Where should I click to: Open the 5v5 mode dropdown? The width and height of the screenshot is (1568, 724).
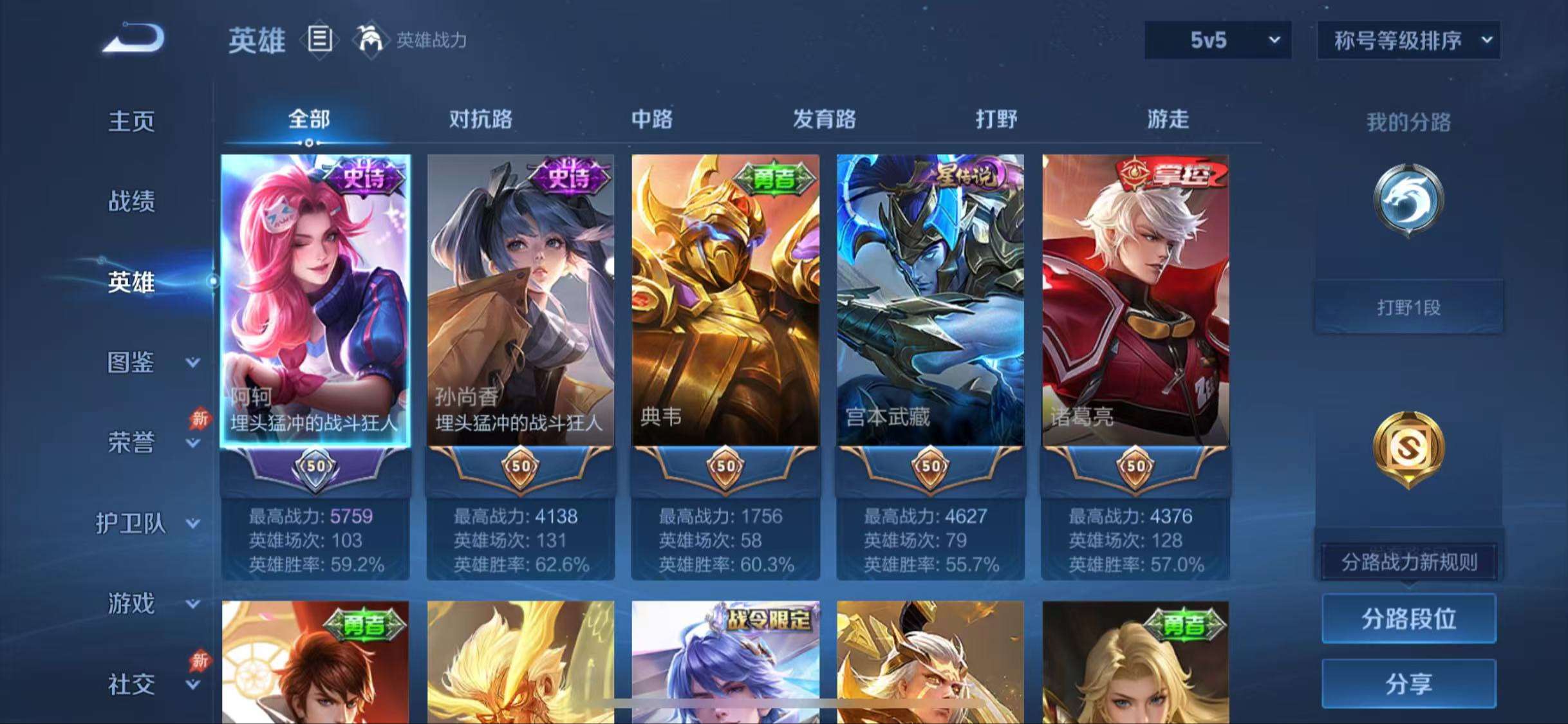(x=1215, y=40)
